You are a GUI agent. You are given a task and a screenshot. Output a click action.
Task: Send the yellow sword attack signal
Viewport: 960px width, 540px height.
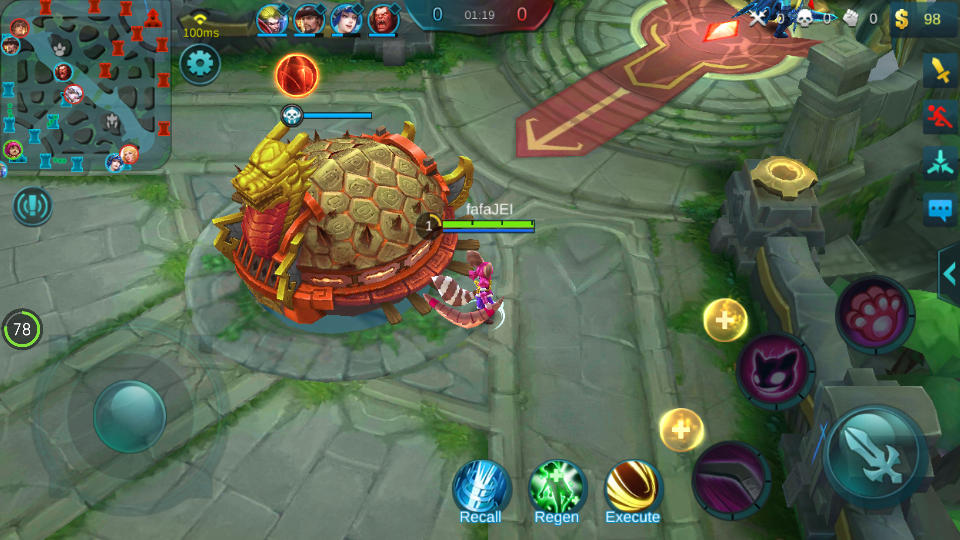tap(940, 70)
